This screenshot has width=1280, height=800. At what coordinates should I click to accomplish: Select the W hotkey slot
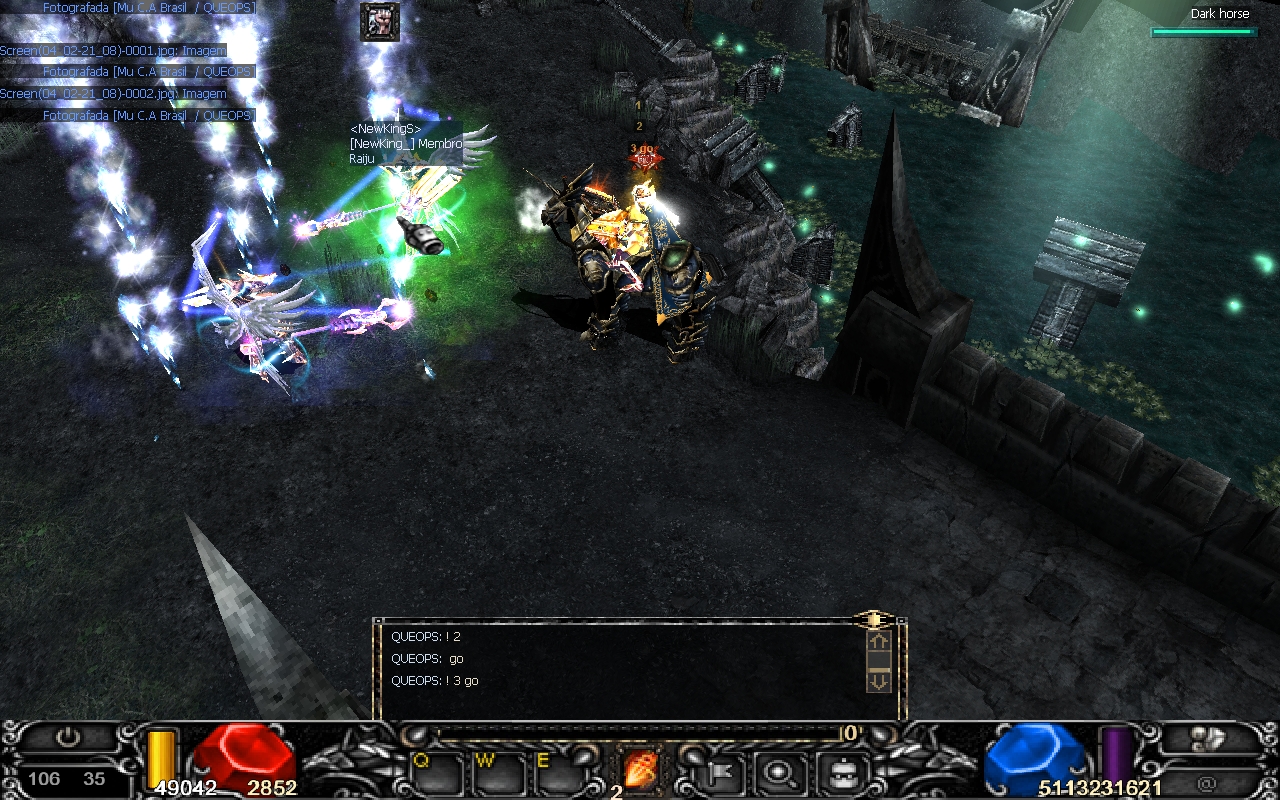point(499,772)
